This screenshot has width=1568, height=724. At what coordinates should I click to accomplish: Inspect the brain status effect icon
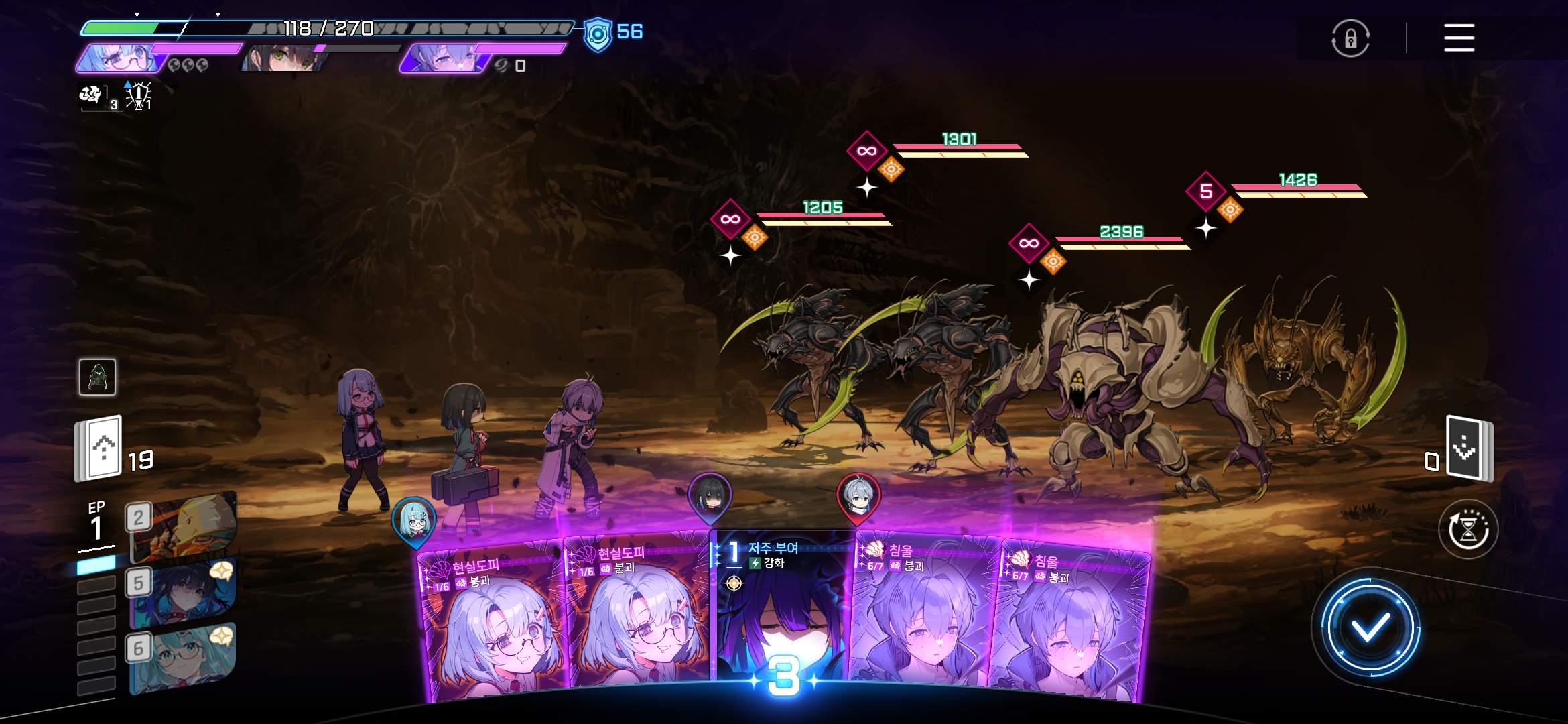(x=92, y=96)
